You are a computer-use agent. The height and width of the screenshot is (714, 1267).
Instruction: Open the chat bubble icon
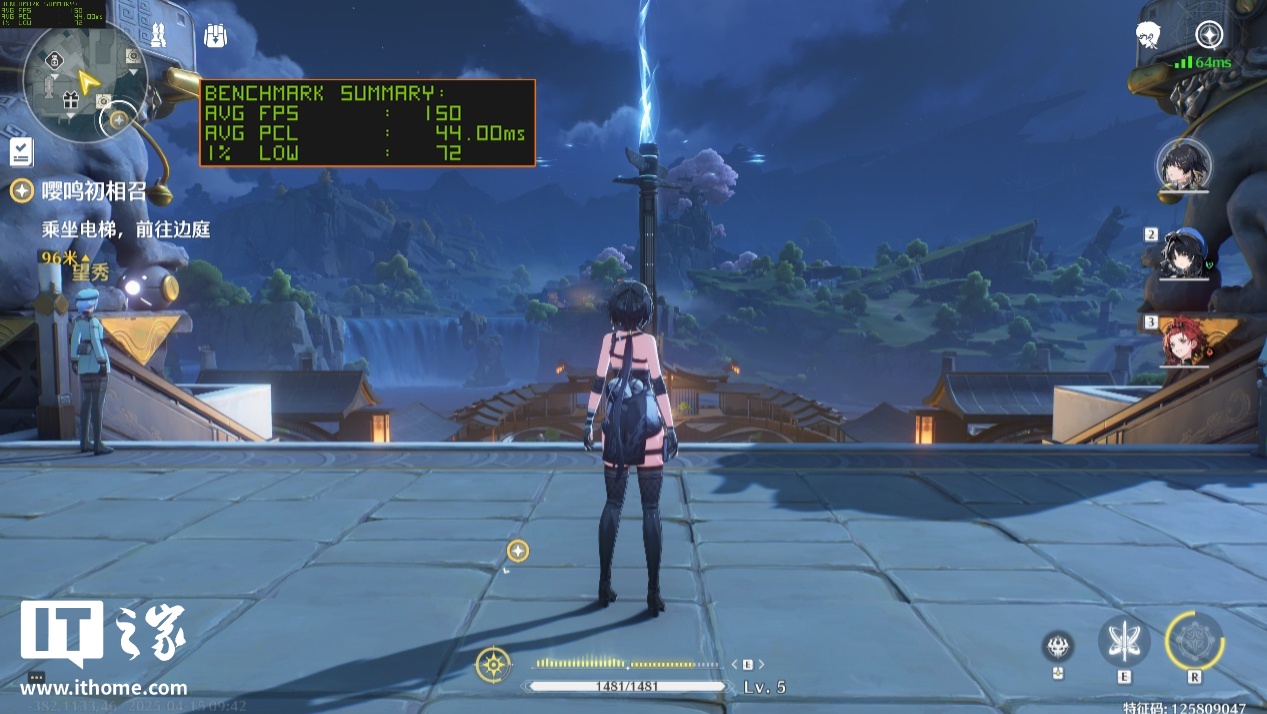[x=36, y=677]
